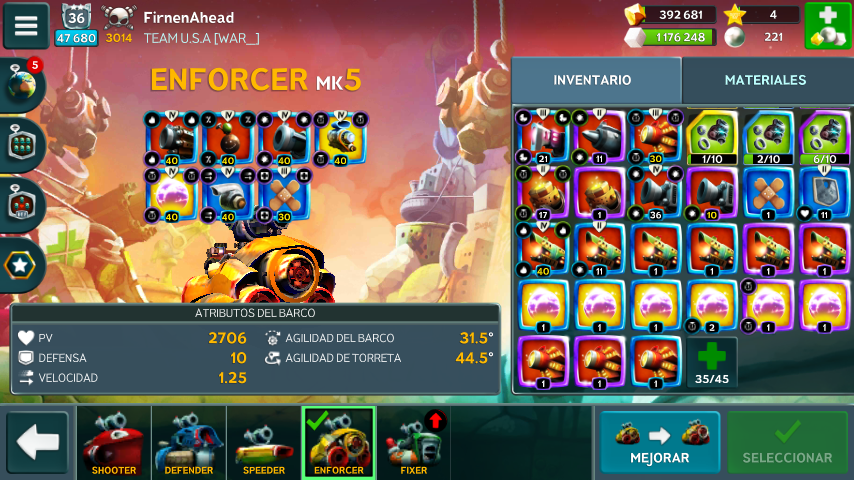Expand inventory with the 35/45 plus slot
The image size is (854, 480).
pyautogui.click(x=712, y=363)
